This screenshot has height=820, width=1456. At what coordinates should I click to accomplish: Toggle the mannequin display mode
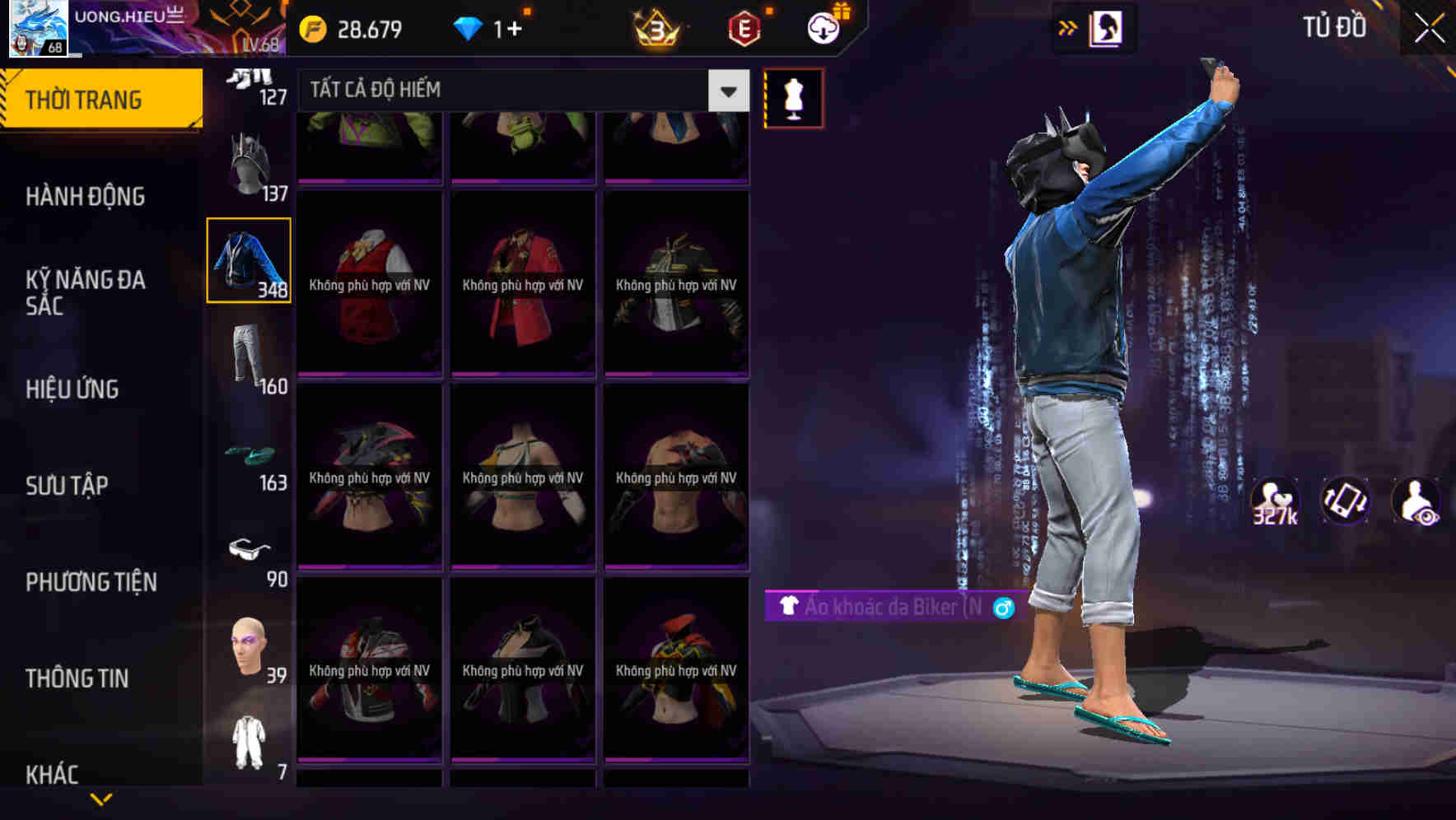(793, 97)
